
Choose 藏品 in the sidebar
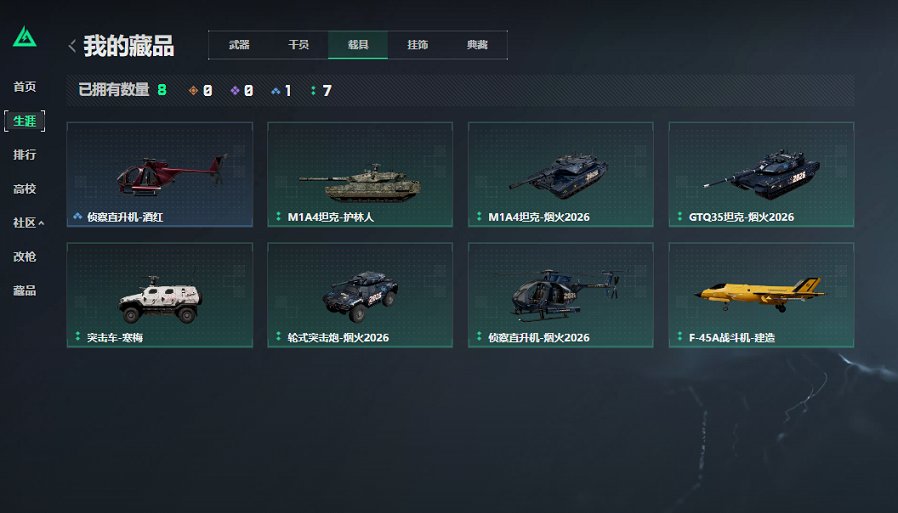25,291
